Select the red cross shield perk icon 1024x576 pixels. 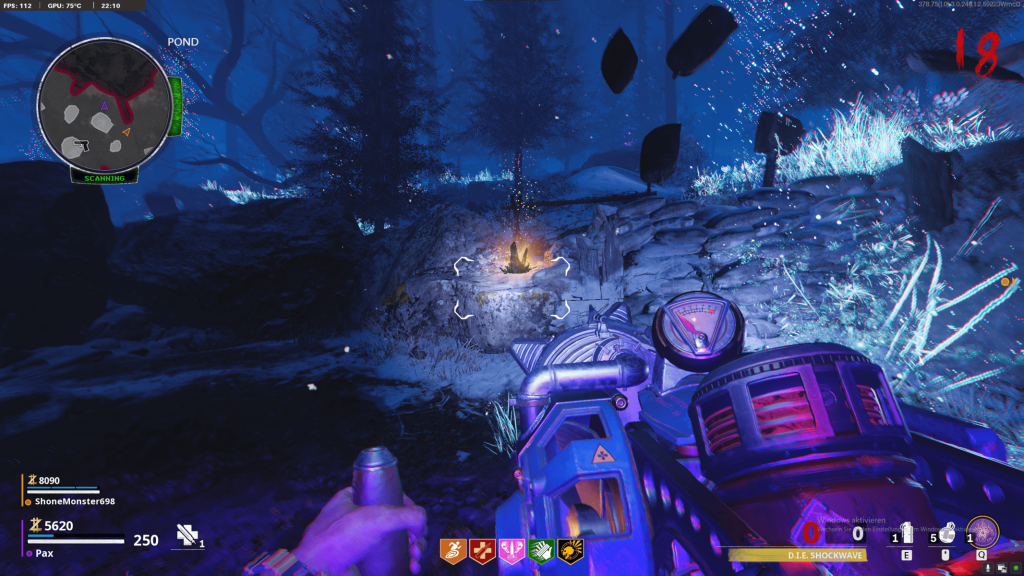[x=482, y=550]
